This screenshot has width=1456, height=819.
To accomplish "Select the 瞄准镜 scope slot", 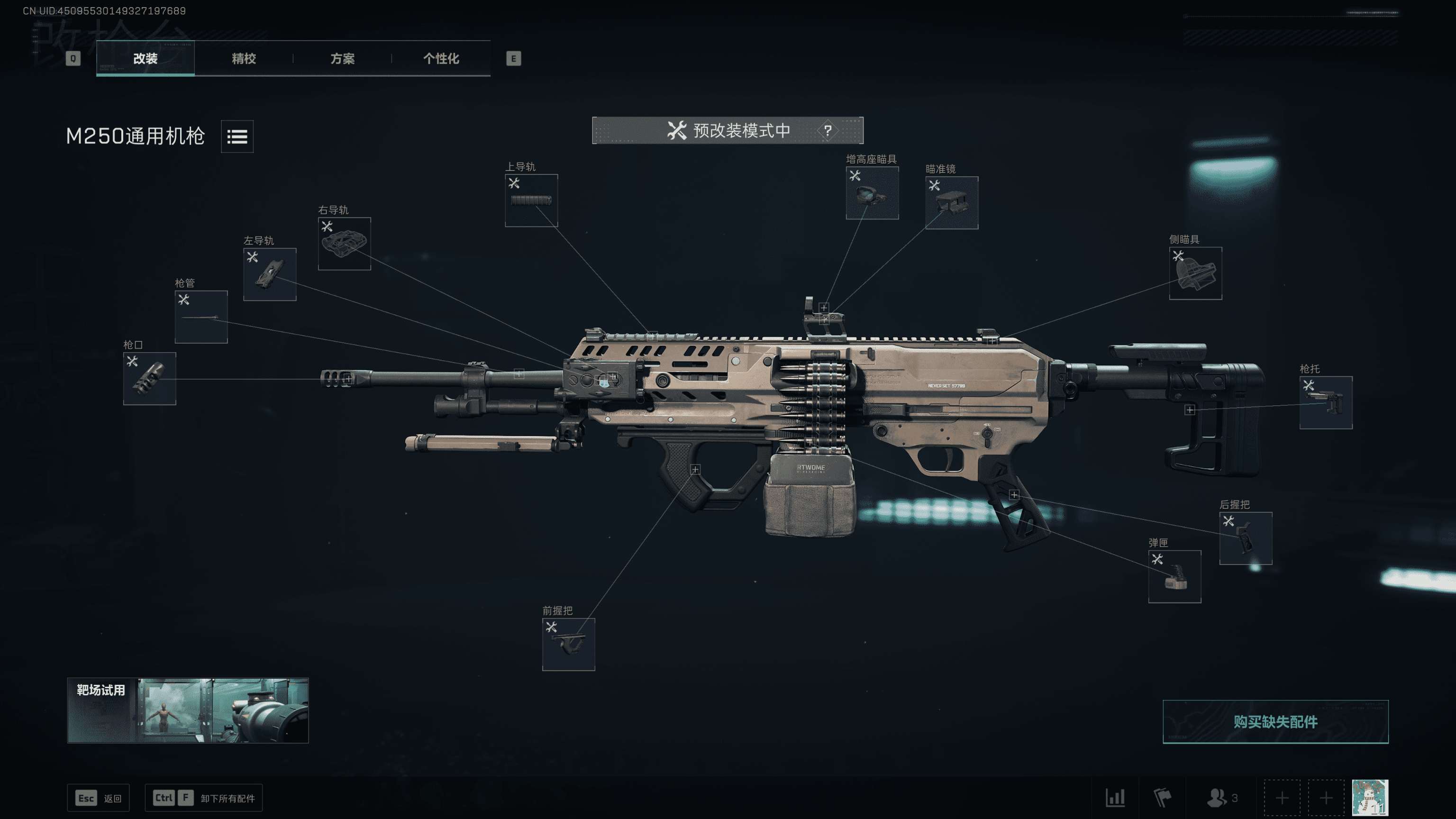I will (951, 202).
